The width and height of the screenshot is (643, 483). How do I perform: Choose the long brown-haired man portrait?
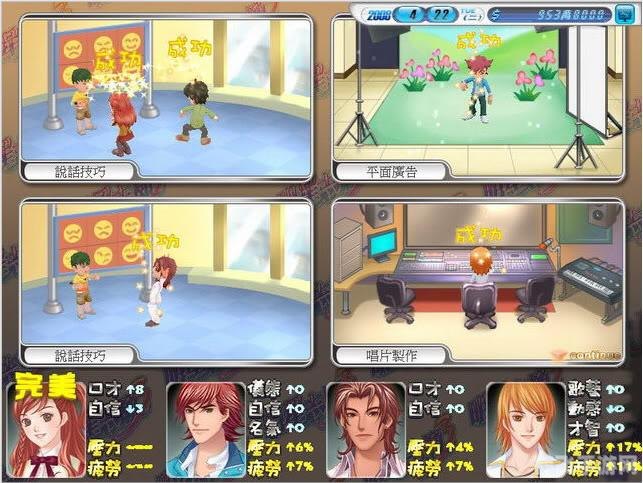pyautogui.click(x=366, y=430)
